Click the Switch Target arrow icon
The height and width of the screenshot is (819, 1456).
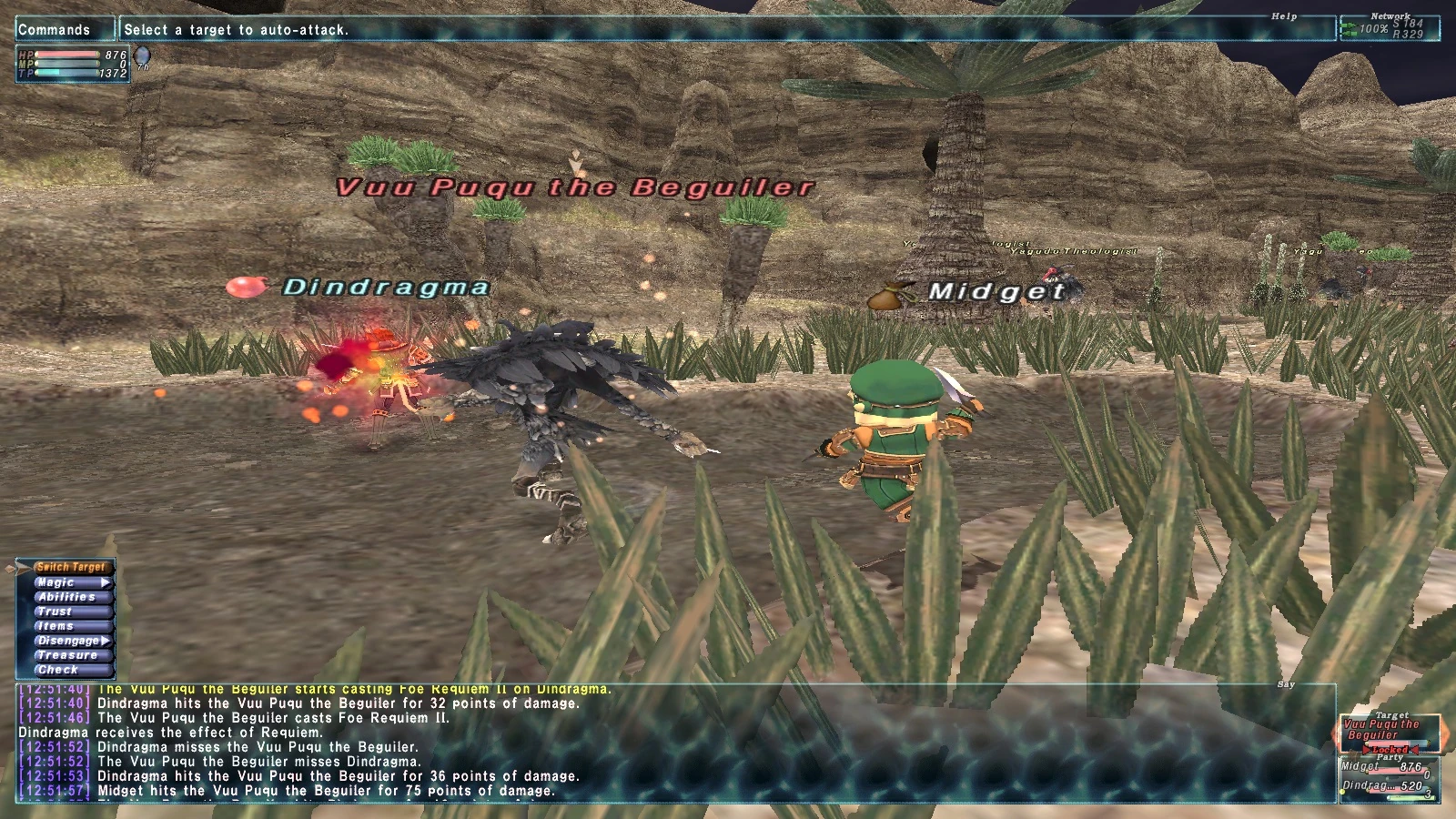click(x=22, y=568)
